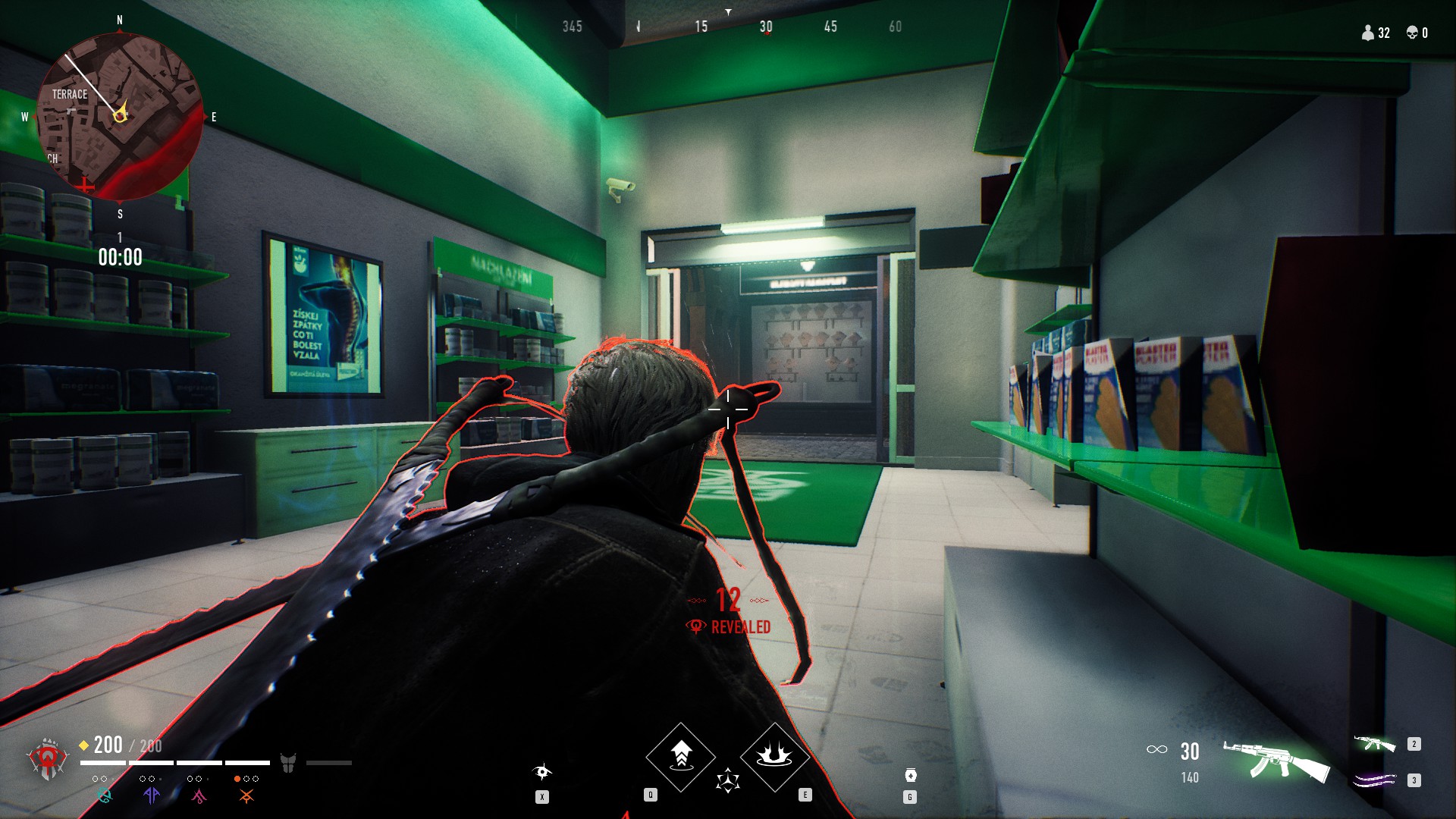
Task: Activate the ground shockwave ability diamond
Action: [x=774, y=756]
